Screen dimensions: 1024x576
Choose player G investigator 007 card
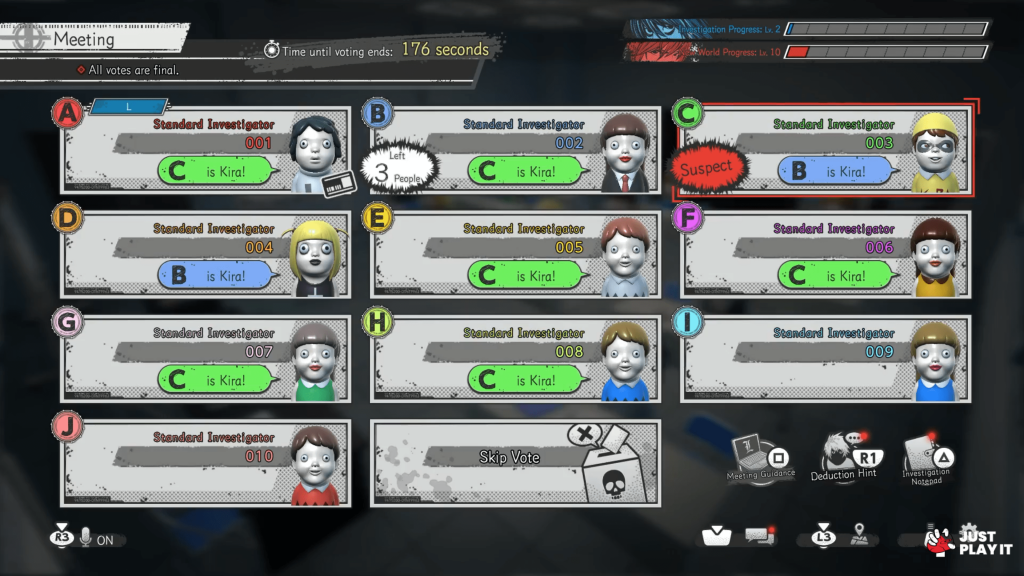[x=206, y=359]
